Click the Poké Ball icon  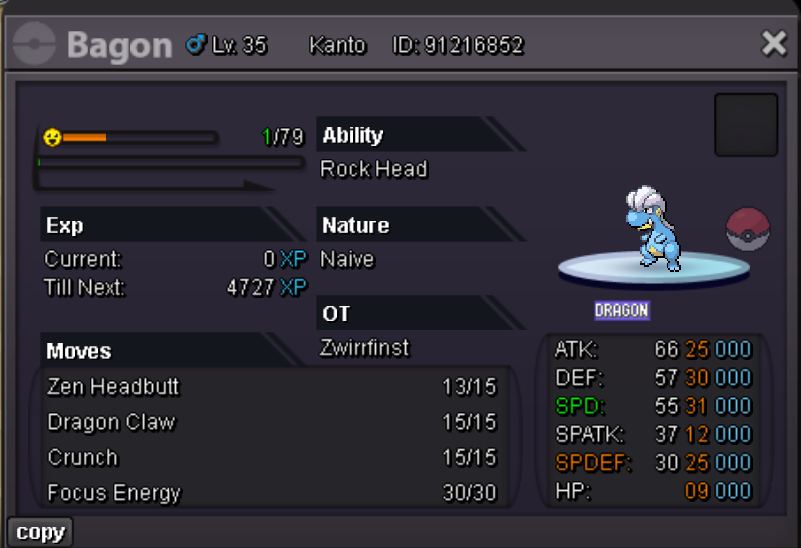pyautogui.click(x=748, y=229)
